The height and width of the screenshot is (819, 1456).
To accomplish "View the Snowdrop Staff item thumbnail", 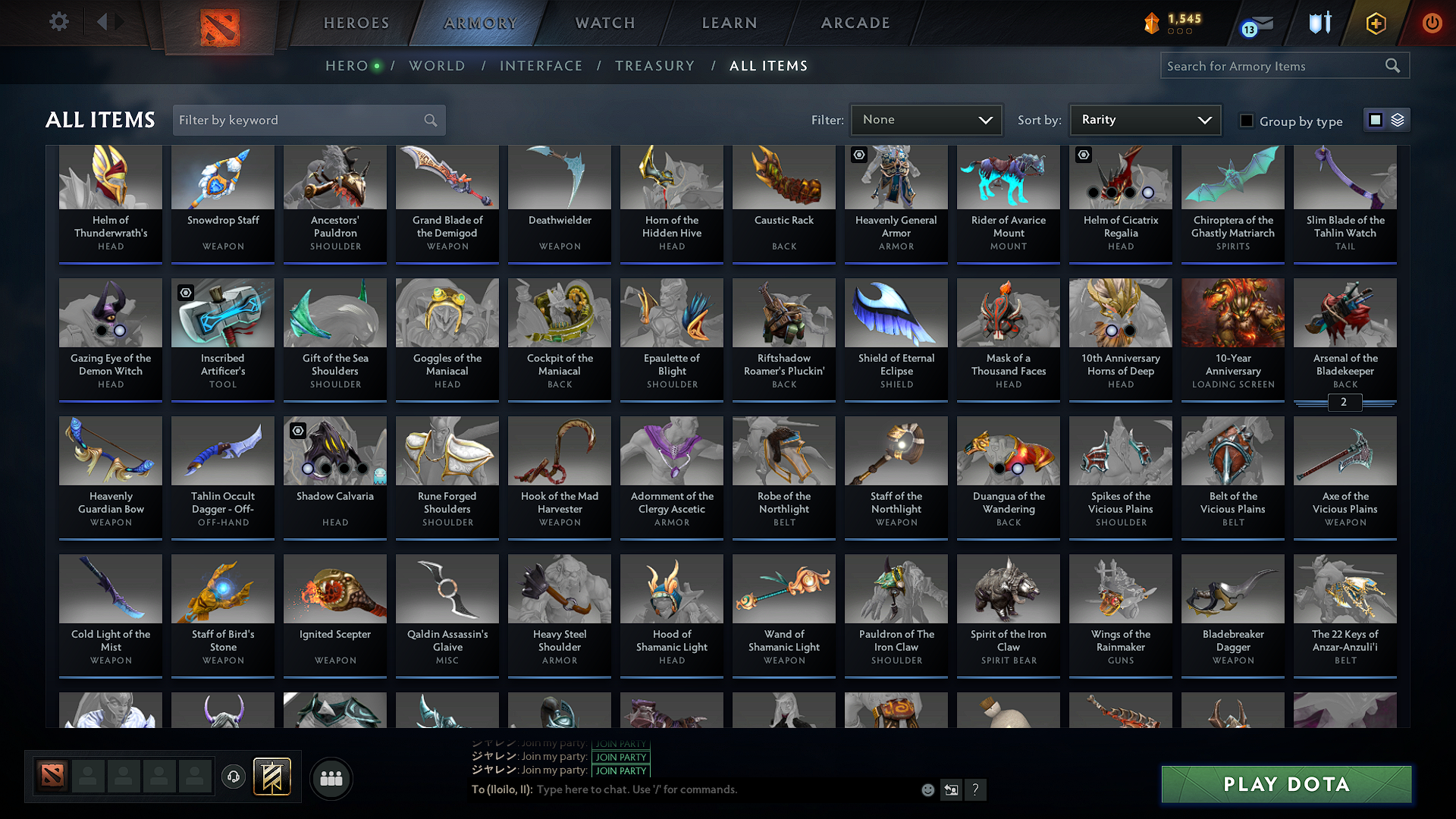I will [222, 177].
